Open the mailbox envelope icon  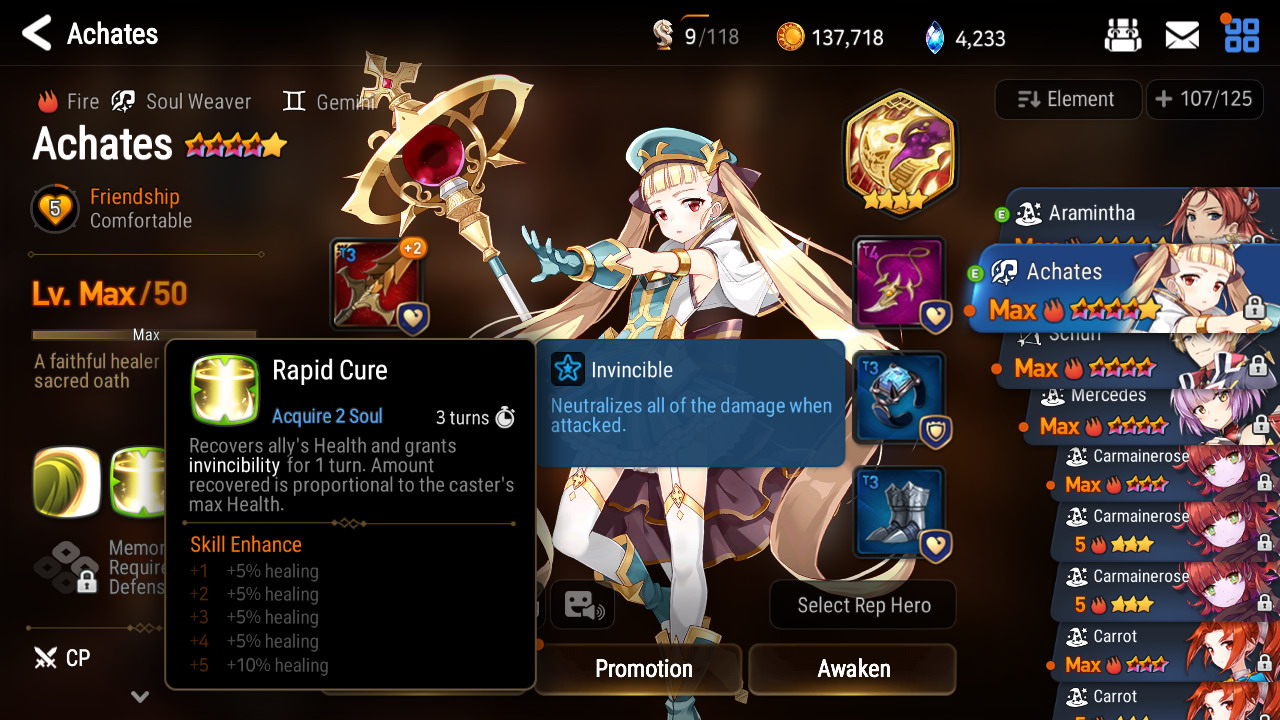point(1182,36)
